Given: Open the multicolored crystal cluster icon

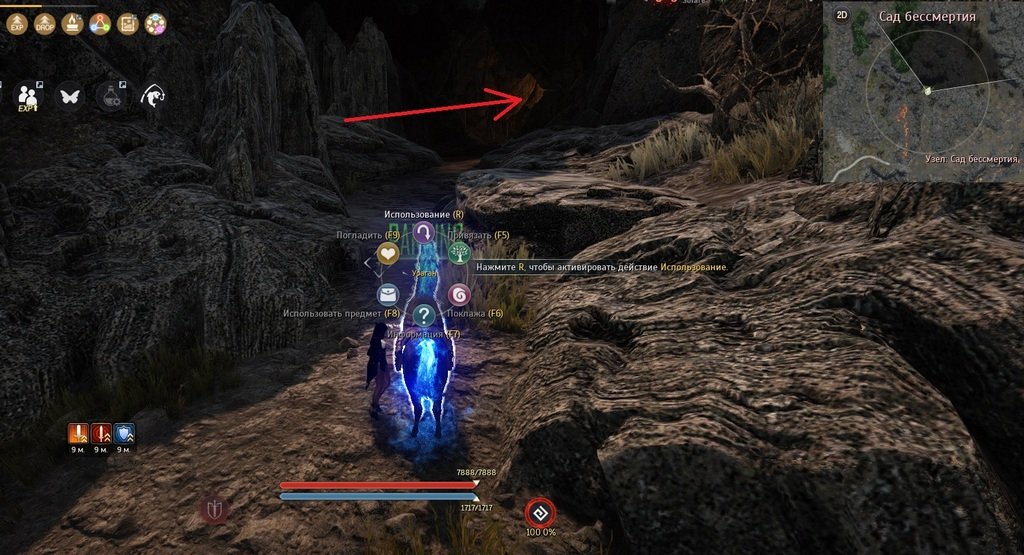Looking at the screenshot, I should [x=155, y=24].
